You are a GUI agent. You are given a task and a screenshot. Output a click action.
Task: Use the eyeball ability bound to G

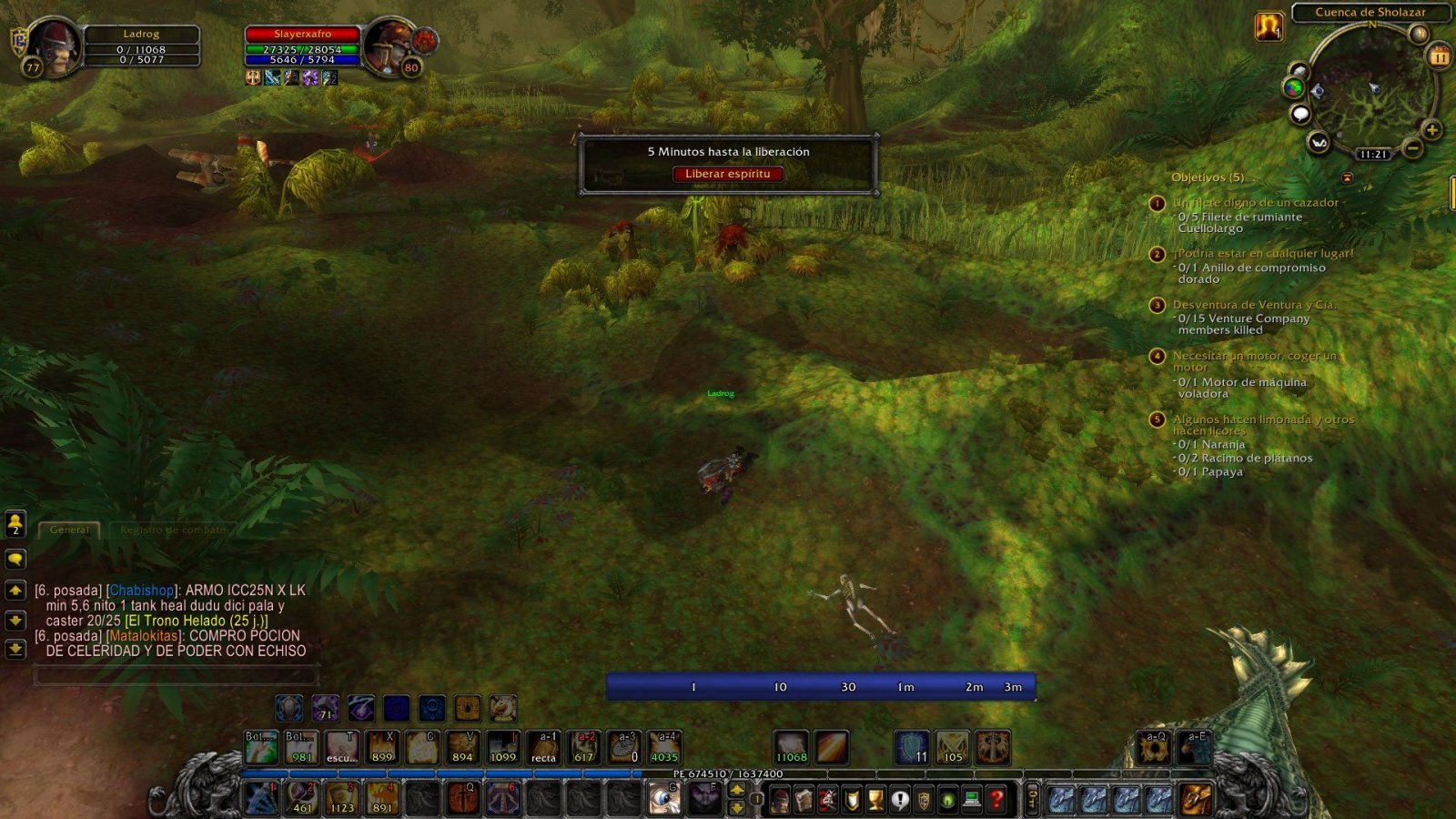[x=664, y=798]
